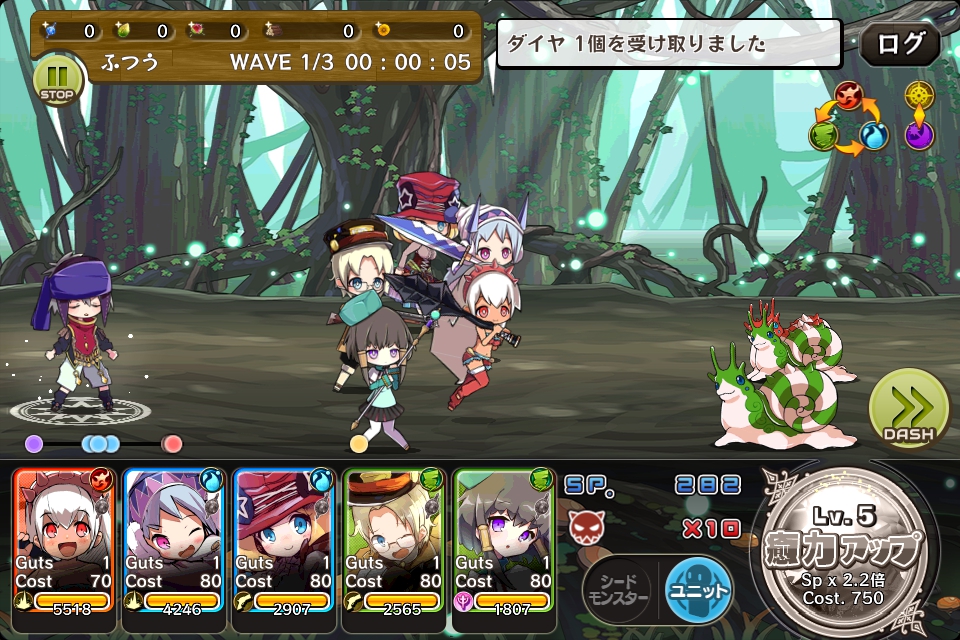Pause the battle with the STOP button

click(56, 79)
